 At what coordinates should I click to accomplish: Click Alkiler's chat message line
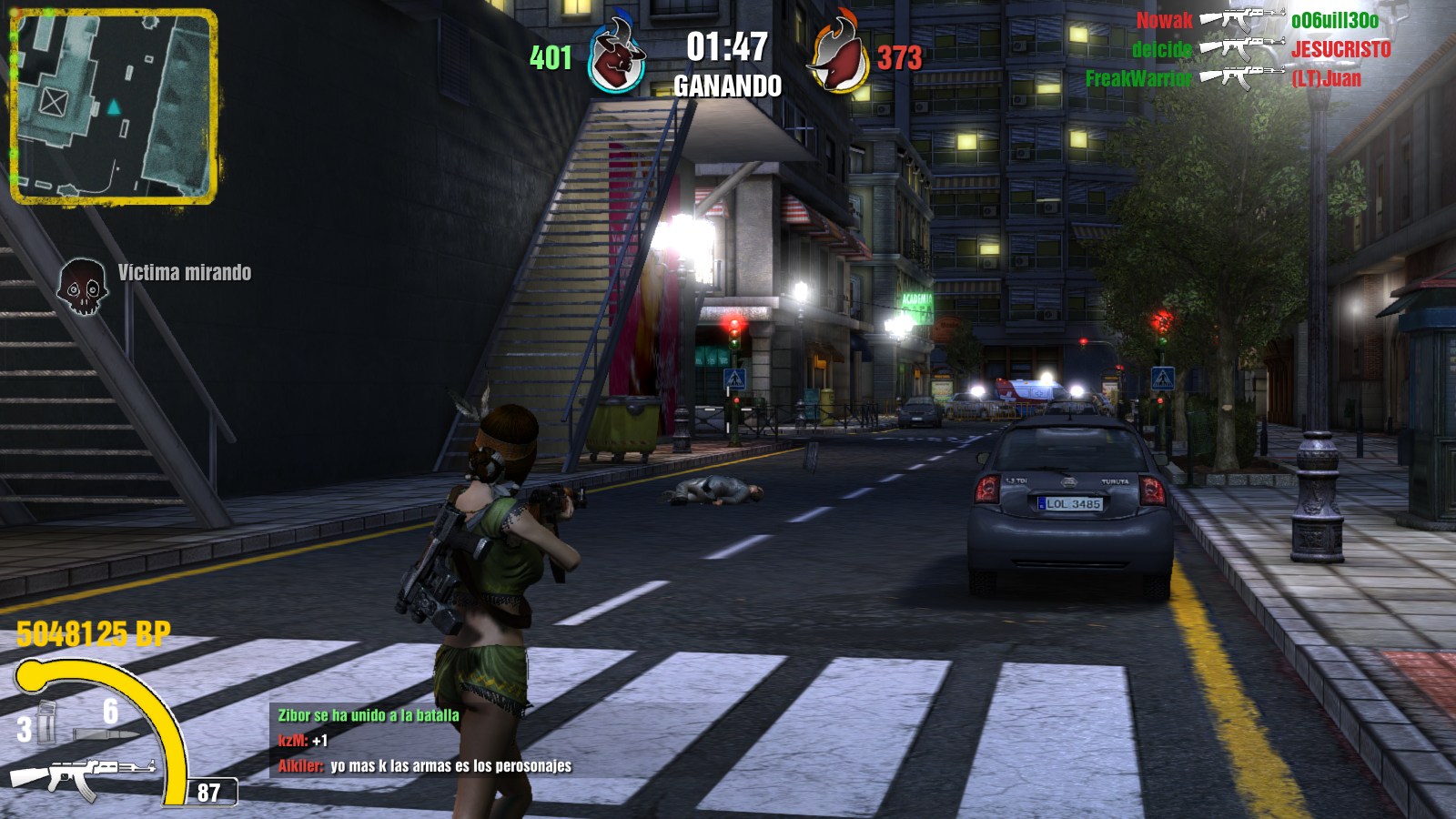click(425, 766)
